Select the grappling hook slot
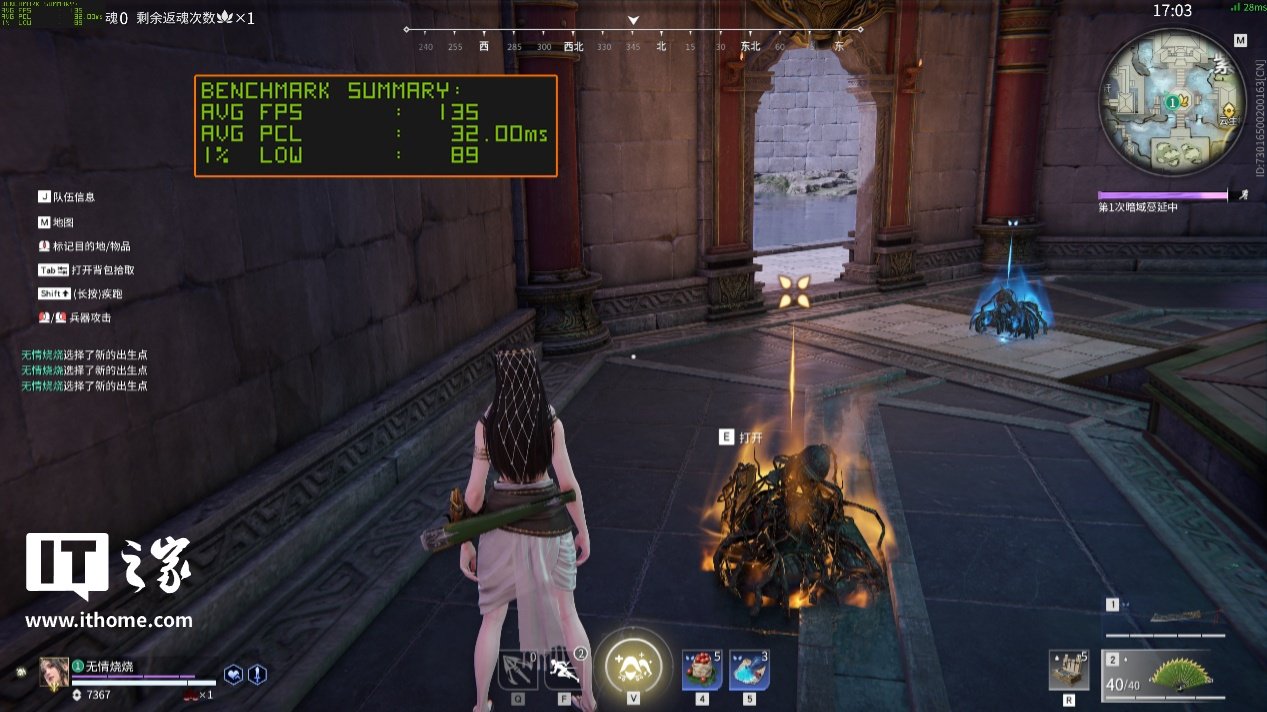This screenshot has height=712, width=1267. [518, 669]
